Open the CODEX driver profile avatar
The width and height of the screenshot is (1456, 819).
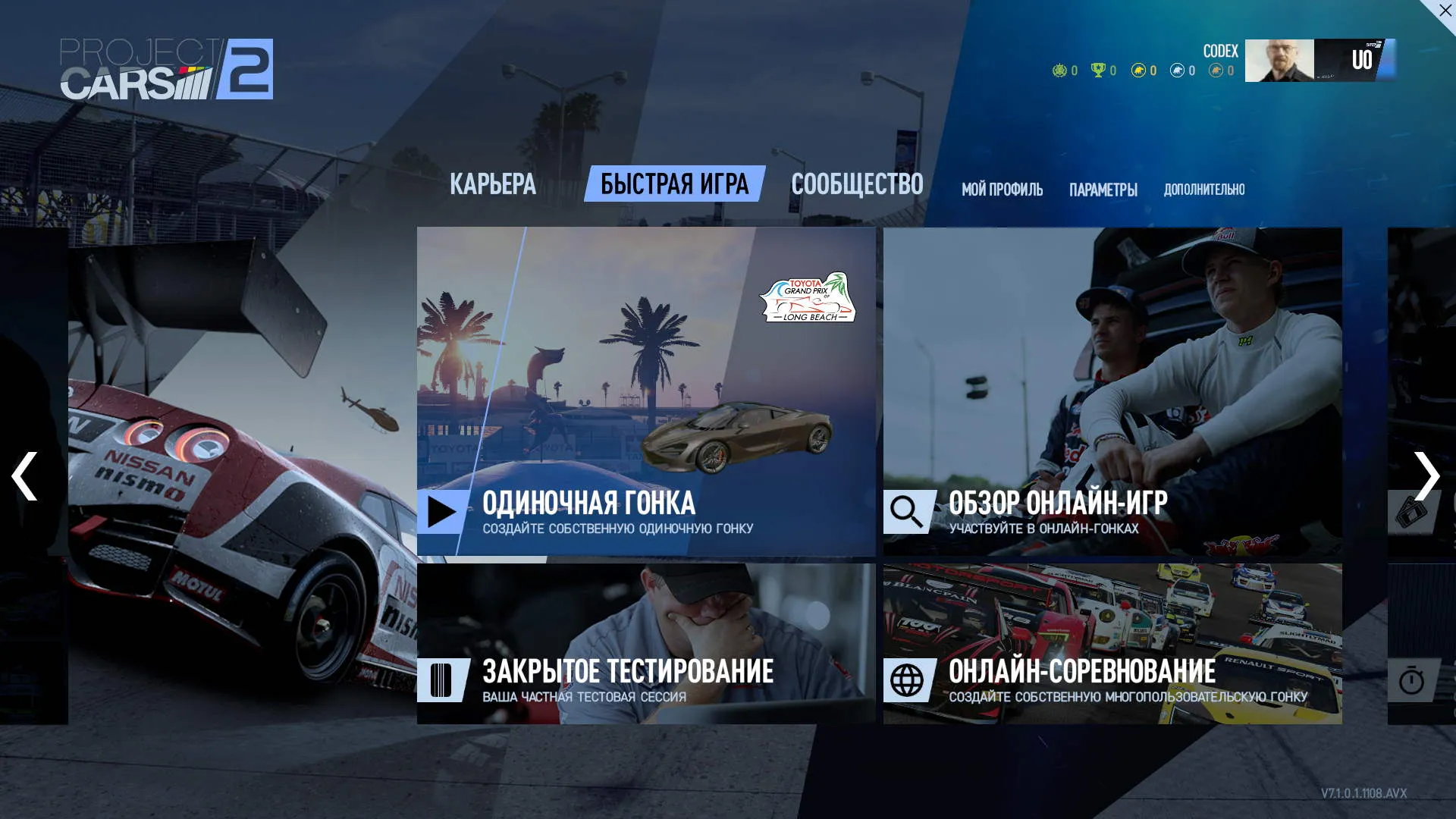(x=1279, y=61)
